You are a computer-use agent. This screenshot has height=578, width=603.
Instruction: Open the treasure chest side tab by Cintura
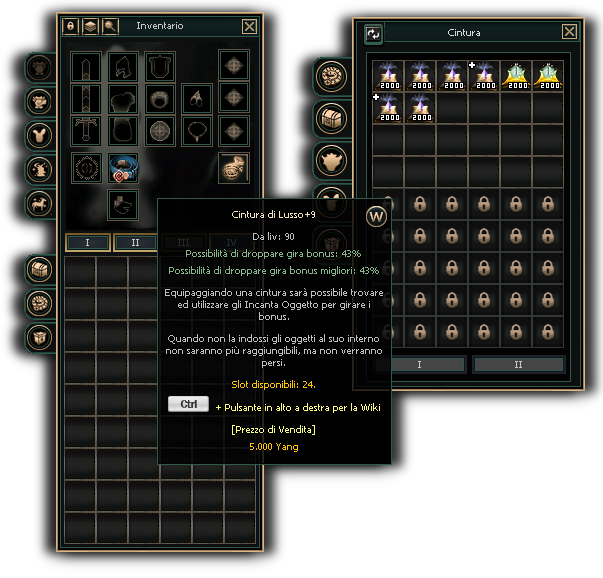[331, 117]
